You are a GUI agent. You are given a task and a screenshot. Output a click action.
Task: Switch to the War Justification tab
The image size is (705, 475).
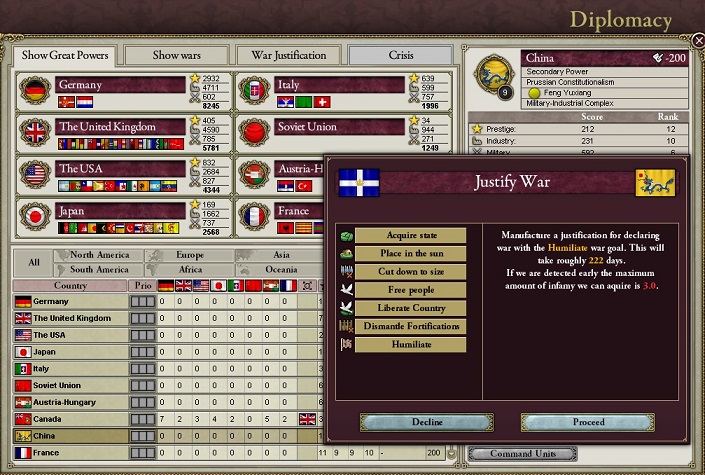[289, 54]
